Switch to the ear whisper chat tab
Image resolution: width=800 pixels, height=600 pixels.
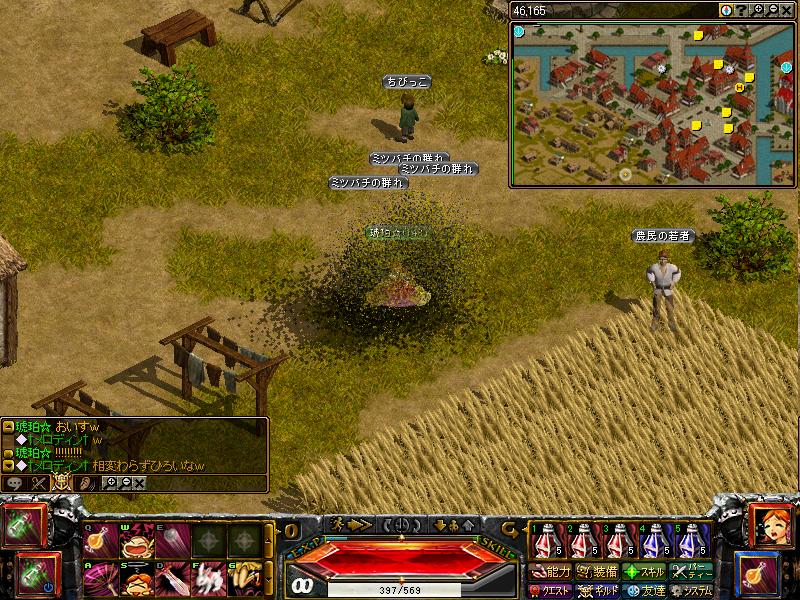pos(87,482)
